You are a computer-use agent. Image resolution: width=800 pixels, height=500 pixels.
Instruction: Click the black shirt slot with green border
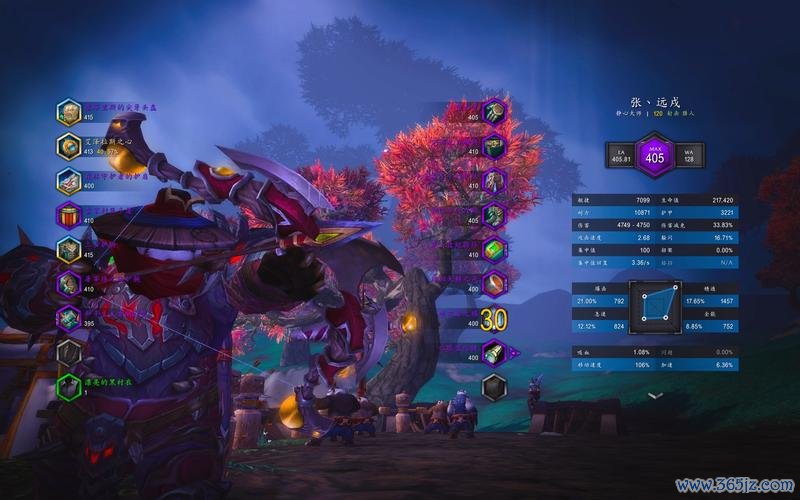pyautogui.click(x=69, y=387)
